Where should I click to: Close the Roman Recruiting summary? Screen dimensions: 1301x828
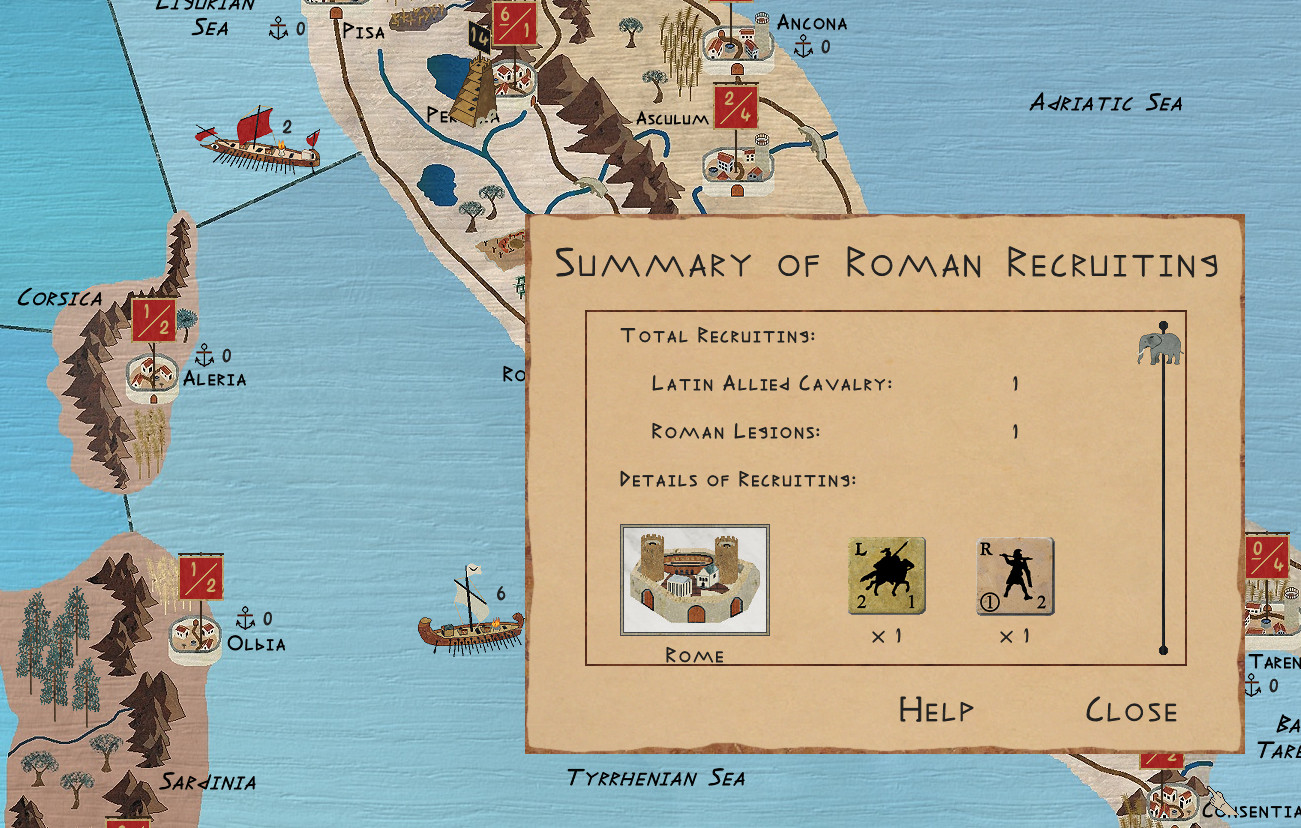point(1131,710)
